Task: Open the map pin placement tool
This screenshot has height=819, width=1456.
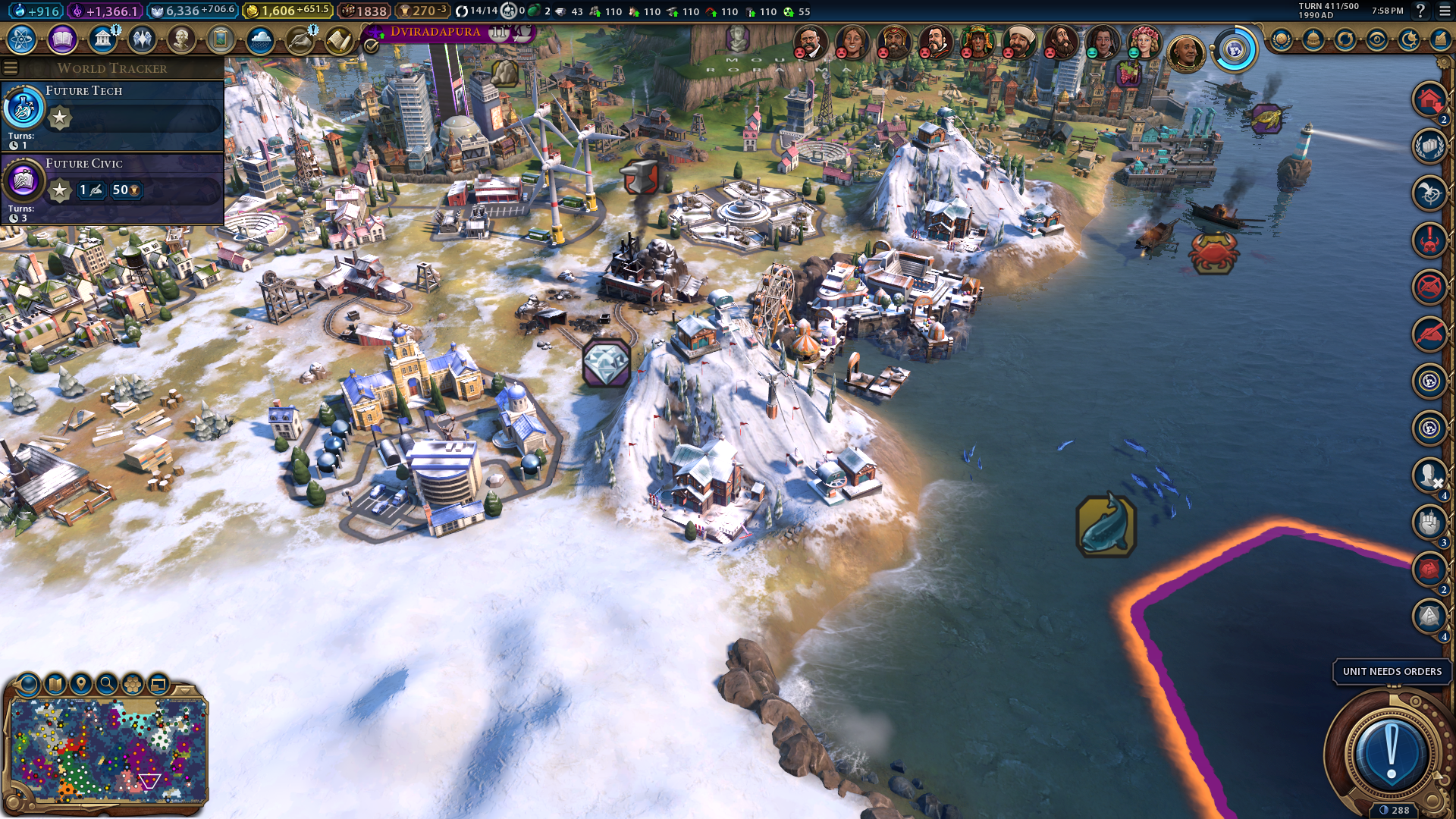Action: coord(81,684)
